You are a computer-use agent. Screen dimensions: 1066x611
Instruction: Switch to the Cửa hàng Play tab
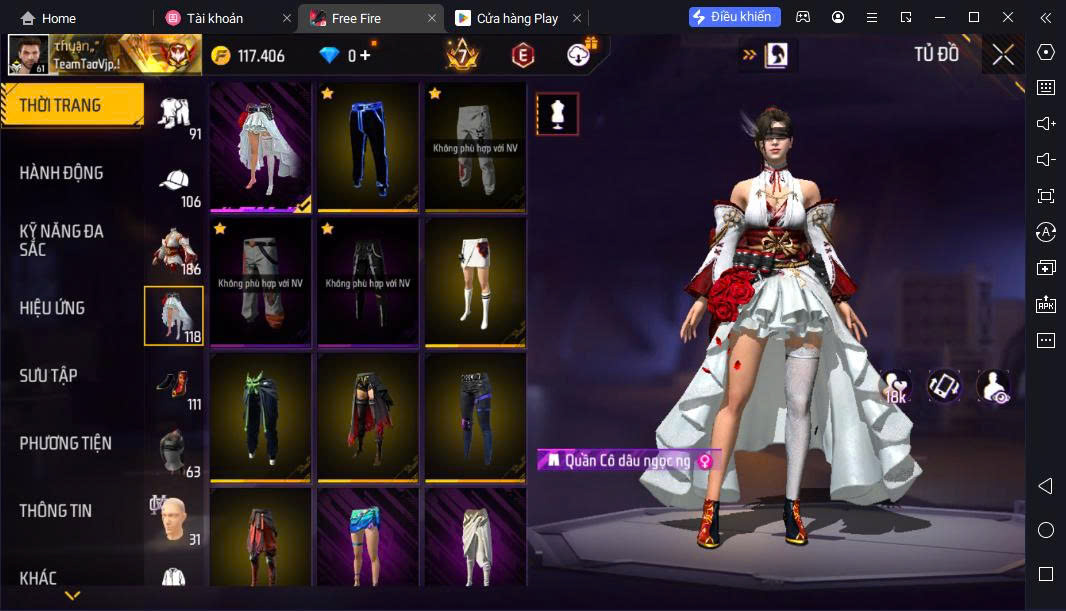pos(517,18)
